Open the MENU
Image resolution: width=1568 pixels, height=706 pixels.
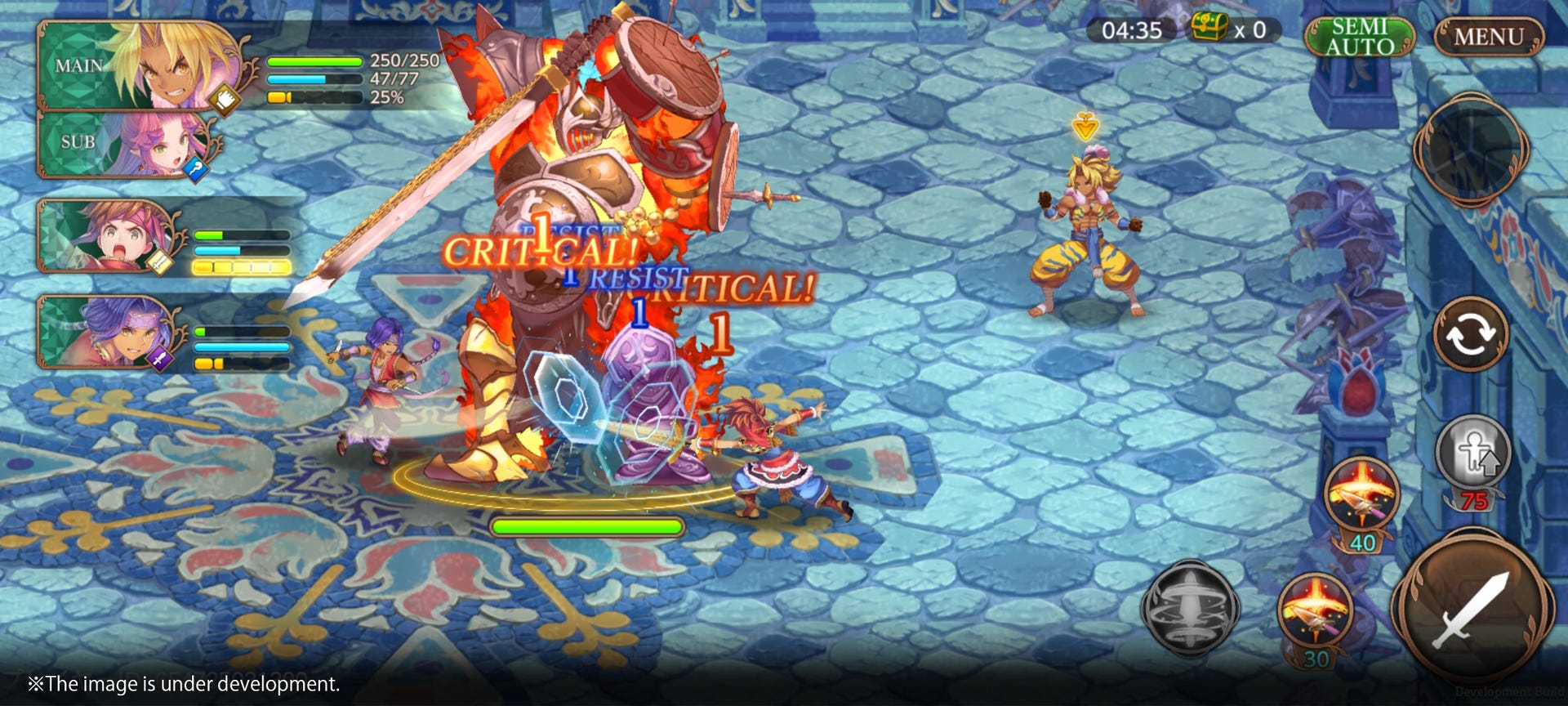(x=1488, y=34)
